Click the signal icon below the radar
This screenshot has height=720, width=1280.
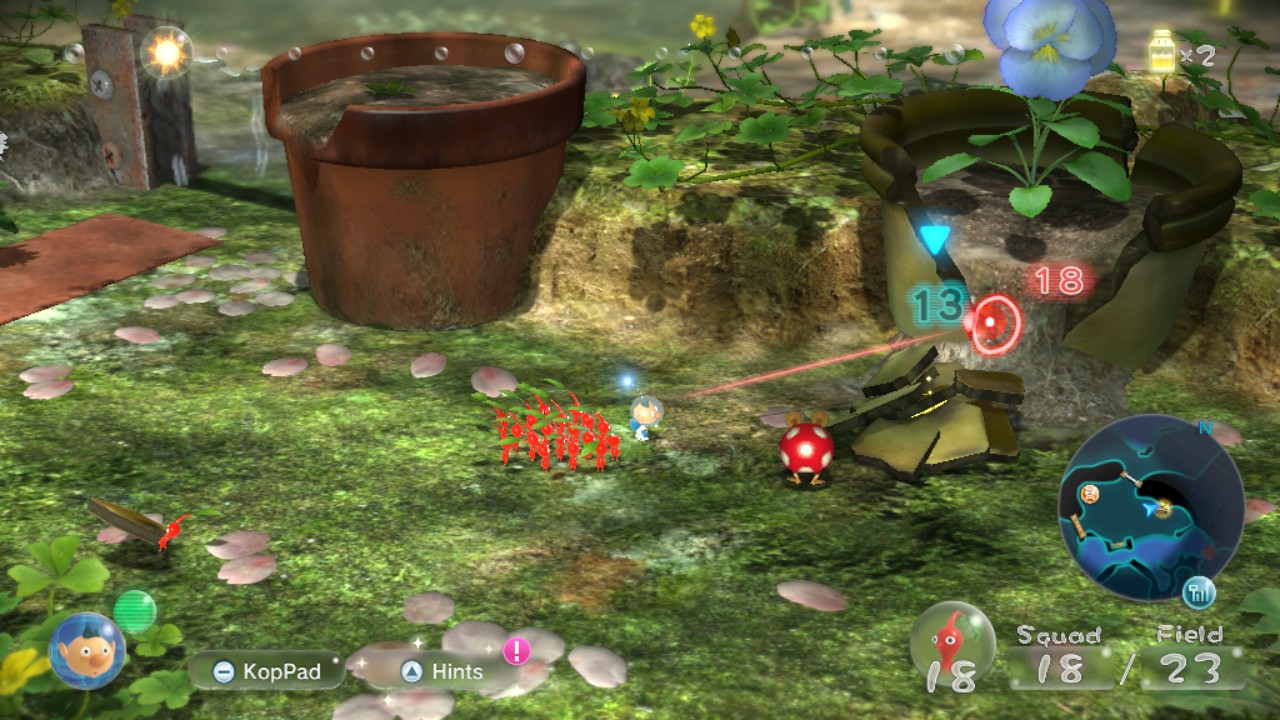tap(1198, 593)
